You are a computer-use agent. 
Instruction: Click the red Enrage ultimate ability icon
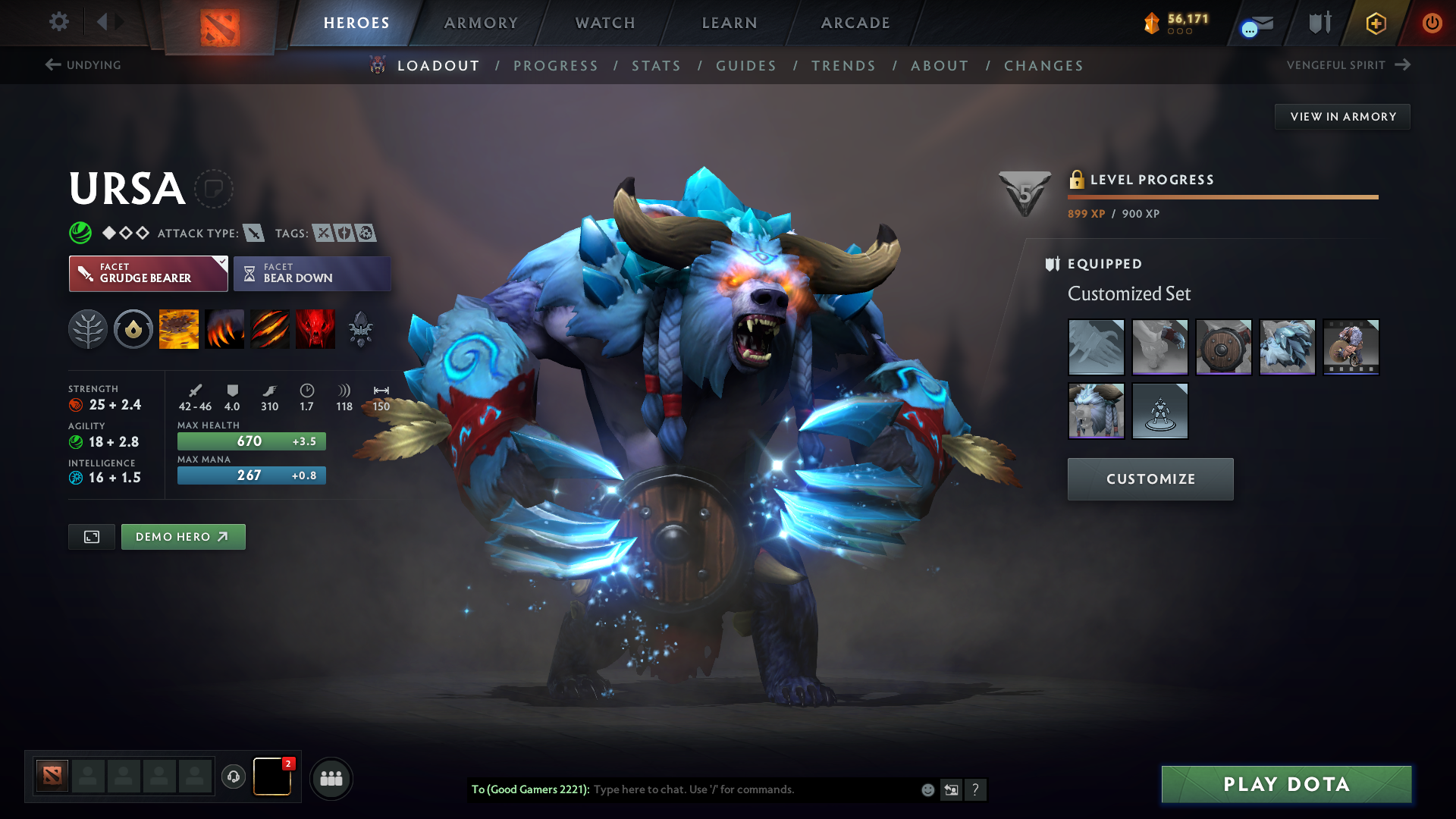click(x=315, y=329)
